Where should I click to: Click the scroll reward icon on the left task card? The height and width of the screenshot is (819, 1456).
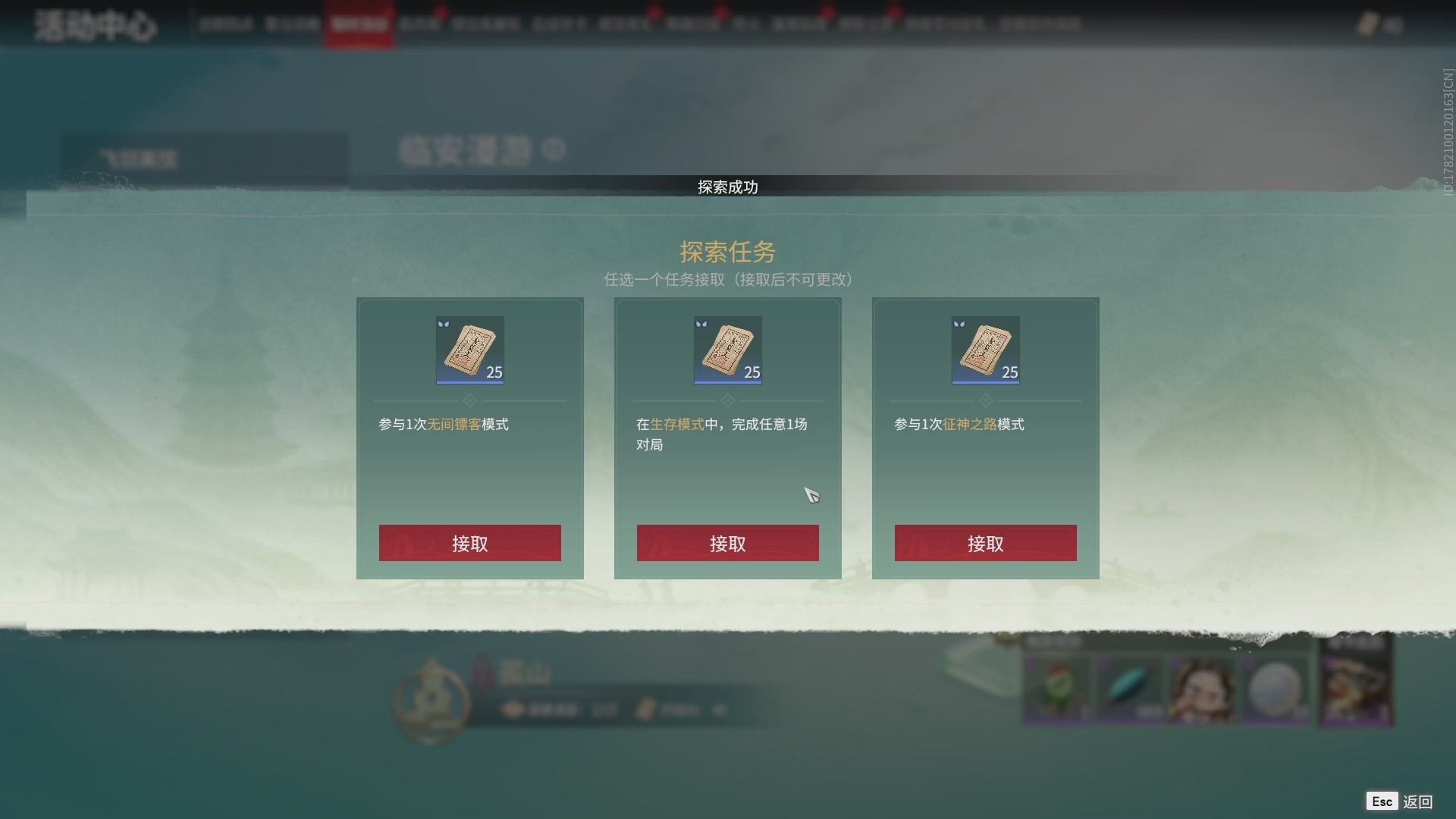coord(469,350)
